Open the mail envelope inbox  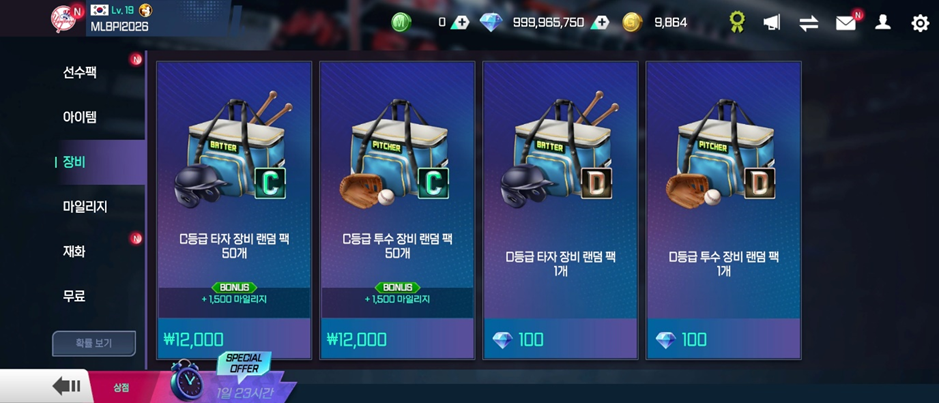click(x=846, y=22)
